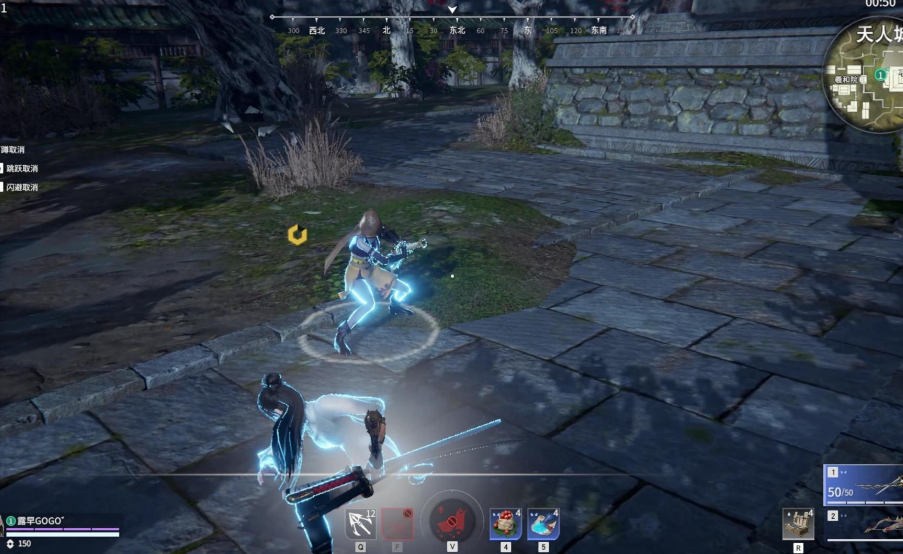Select the grappling hook skill icon
Viewport: 903px width, 554px height.
(x=361, y=524)
